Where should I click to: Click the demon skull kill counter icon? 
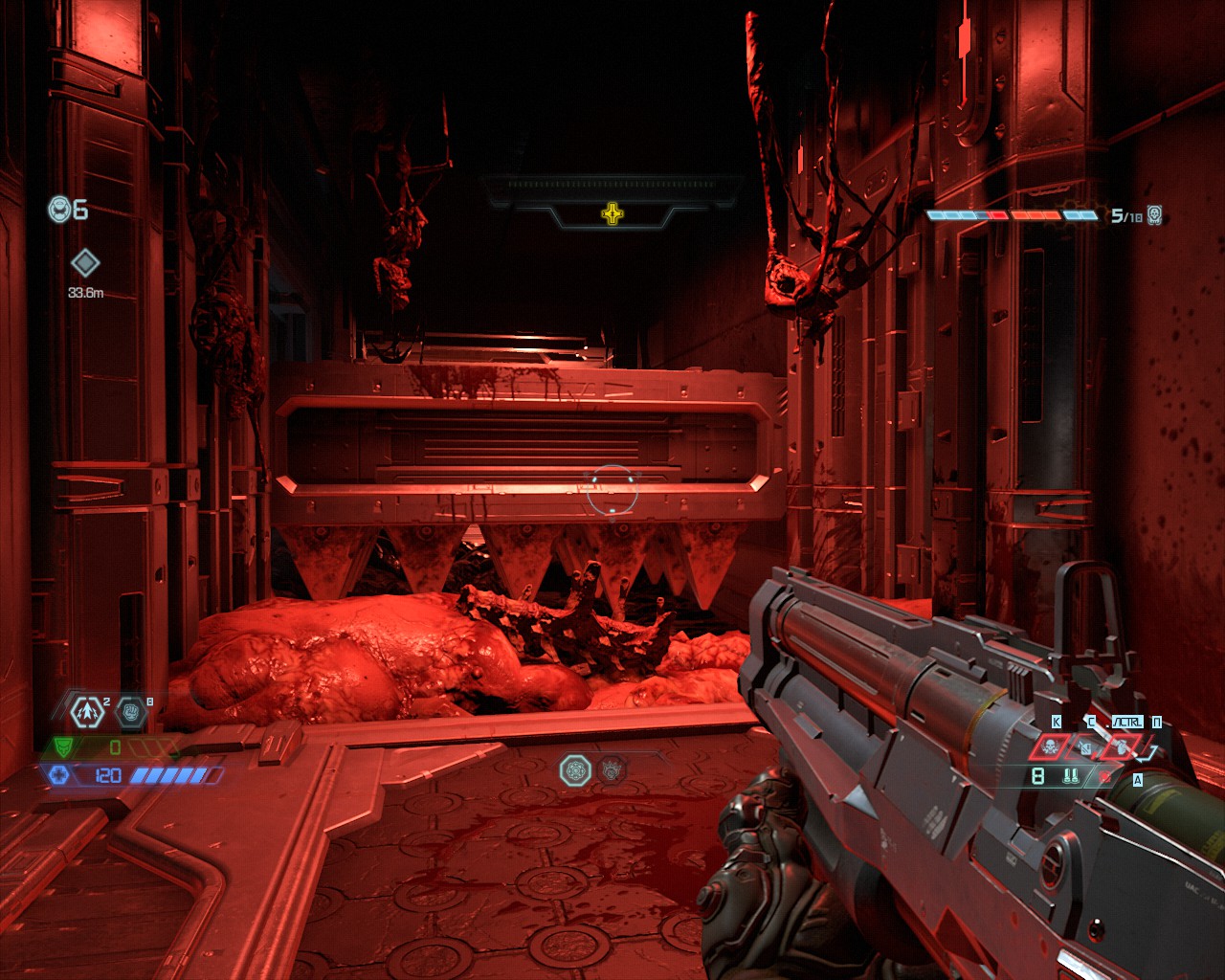1155,215
